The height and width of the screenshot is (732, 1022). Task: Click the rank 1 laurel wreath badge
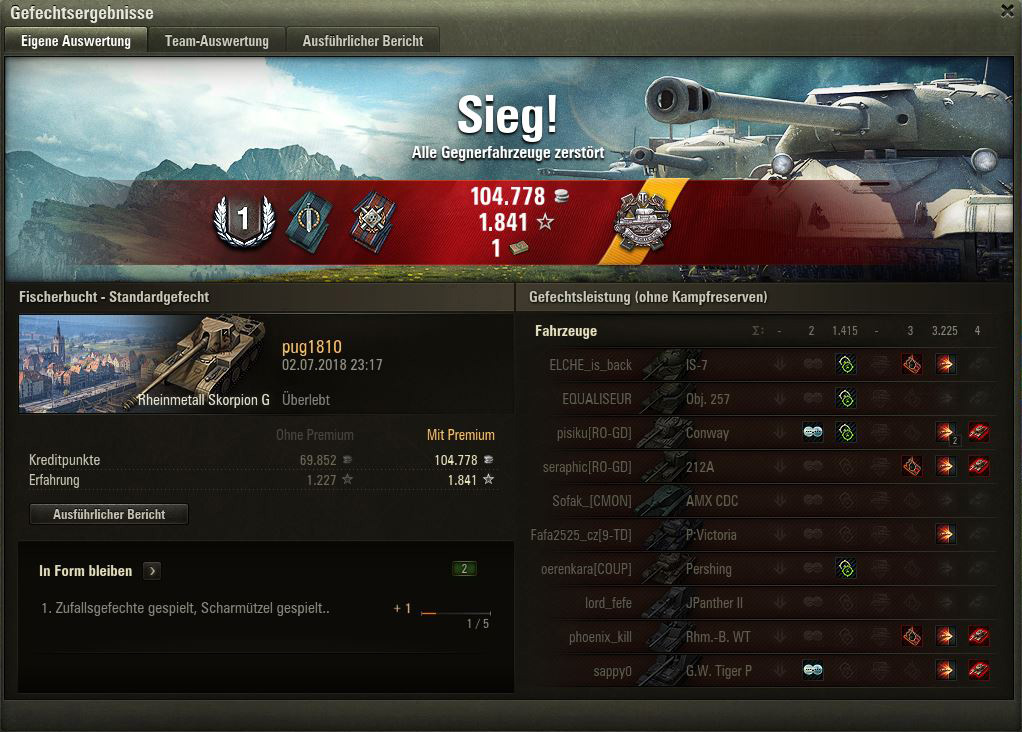(243, 219)
